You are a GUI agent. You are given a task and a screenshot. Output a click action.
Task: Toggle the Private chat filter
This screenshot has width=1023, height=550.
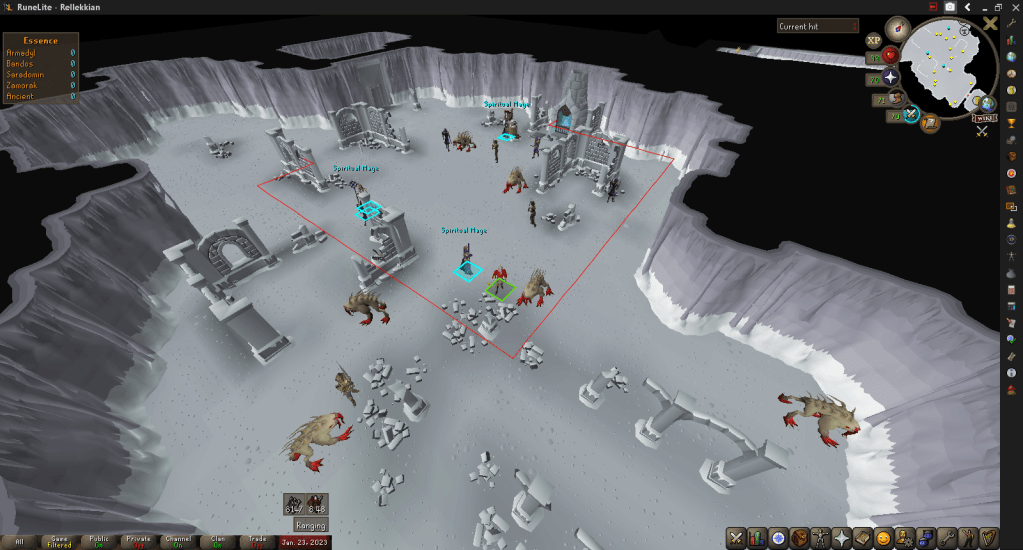[139, 542]
